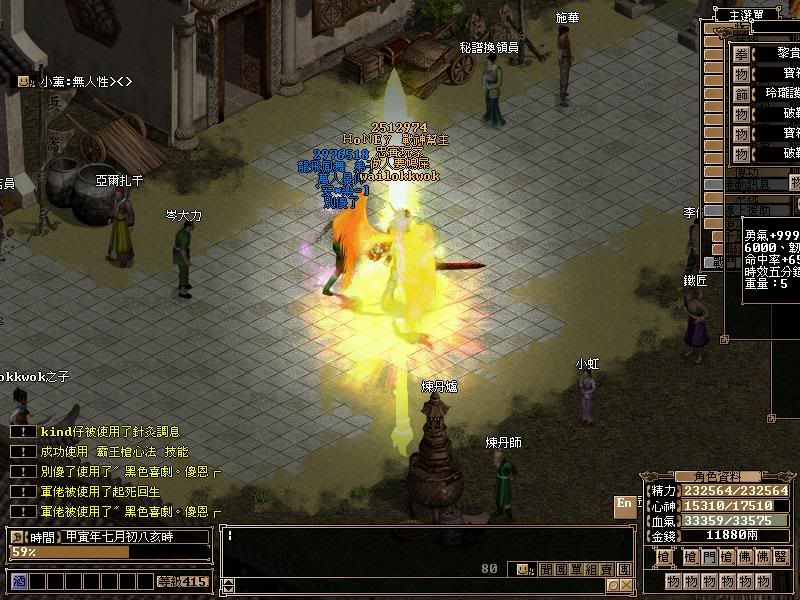Switch chat to the 閒 channel
This screenshot has height=600, width=800.
(x=546, y=569)
